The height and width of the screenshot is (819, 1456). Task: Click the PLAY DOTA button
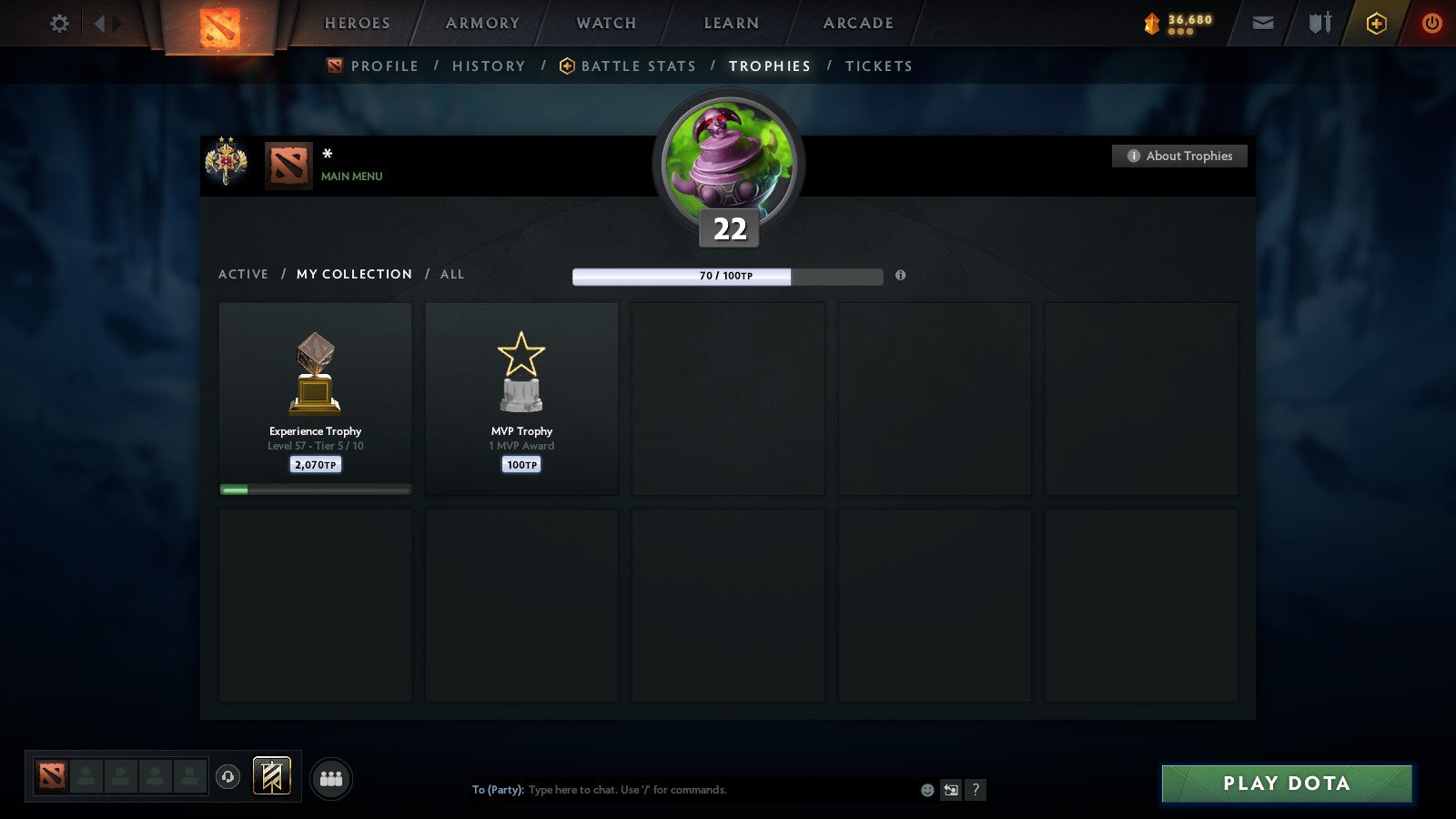tap(1286, 783)
